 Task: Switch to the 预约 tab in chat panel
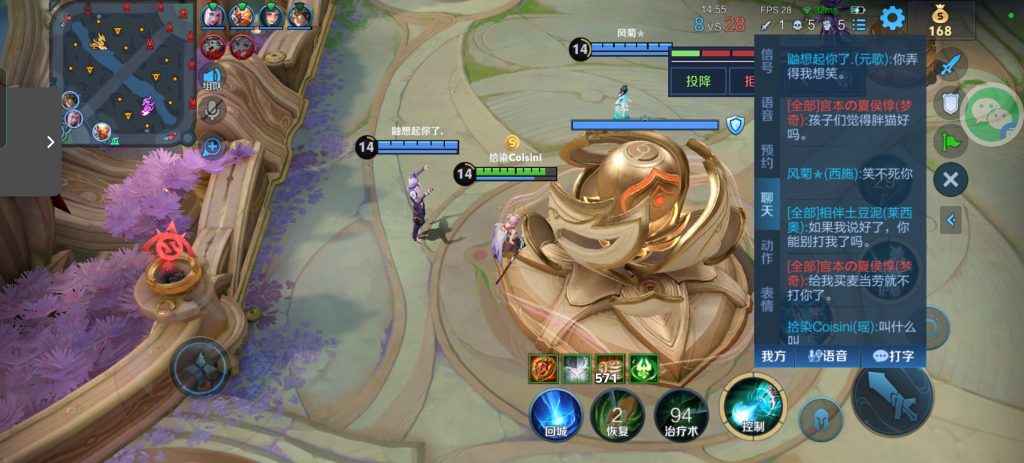coord(767,156)
